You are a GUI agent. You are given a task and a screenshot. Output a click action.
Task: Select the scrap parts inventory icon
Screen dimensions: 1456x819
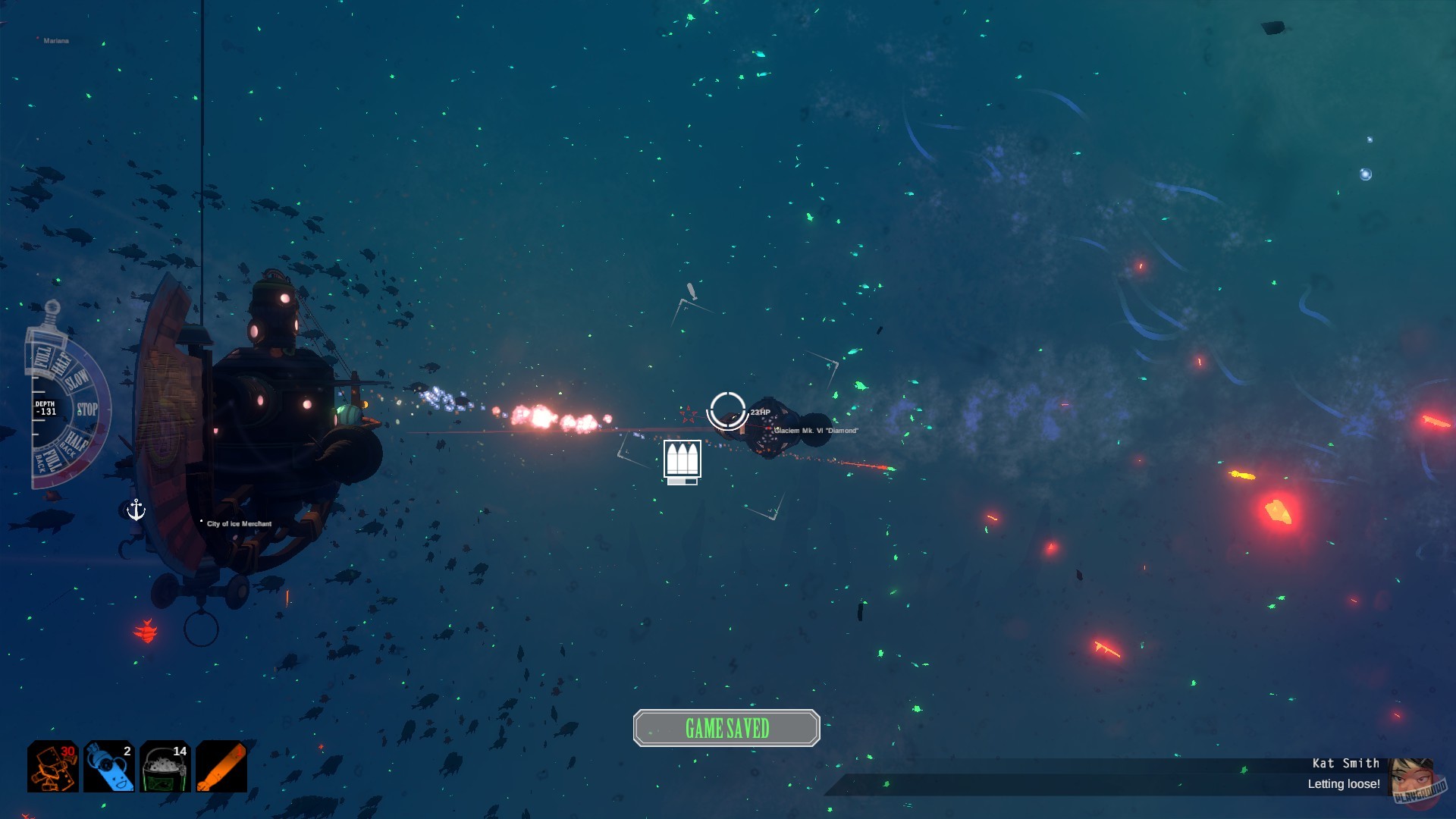coord(53,766)
